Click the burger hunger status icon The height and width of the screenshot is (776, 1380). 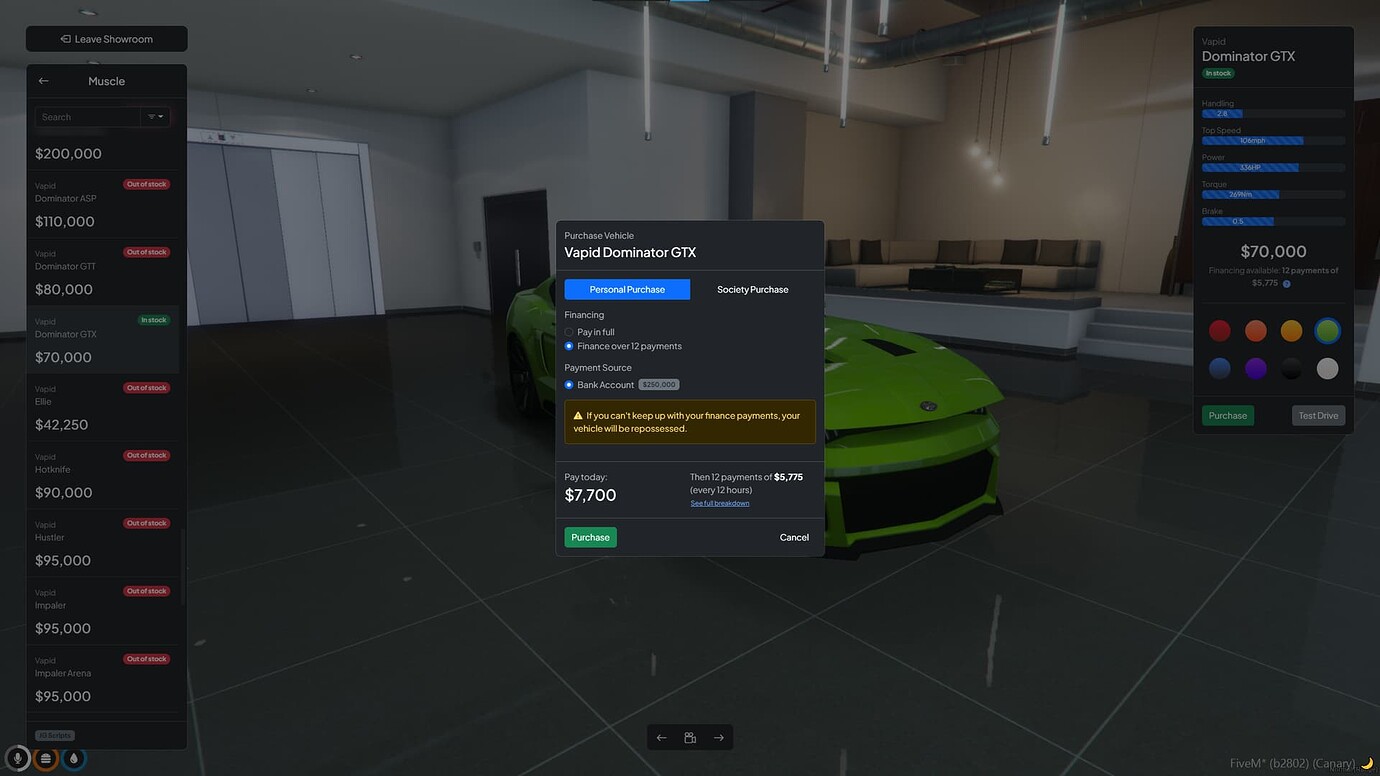coord(44,758)
